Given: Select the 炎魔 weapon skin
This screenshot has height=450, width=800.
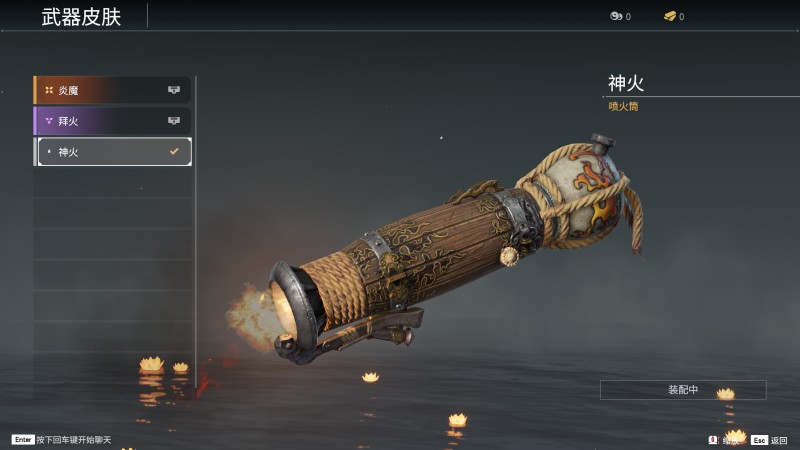Looking at the screenshot, I should tap(112, 90).
